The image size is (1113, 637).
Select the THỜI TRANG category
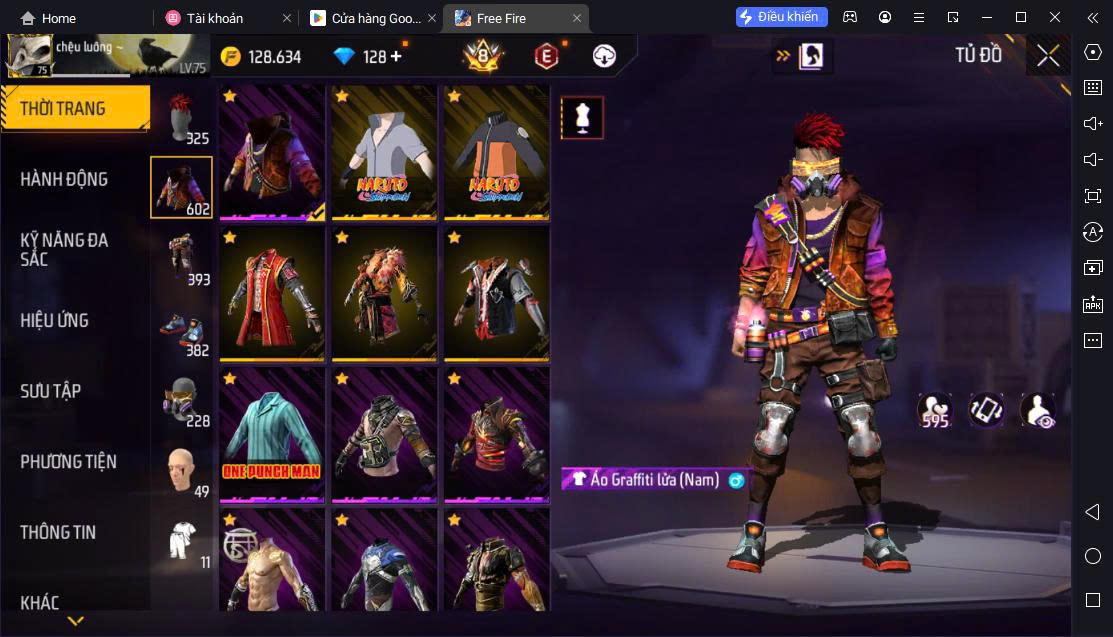62,109
